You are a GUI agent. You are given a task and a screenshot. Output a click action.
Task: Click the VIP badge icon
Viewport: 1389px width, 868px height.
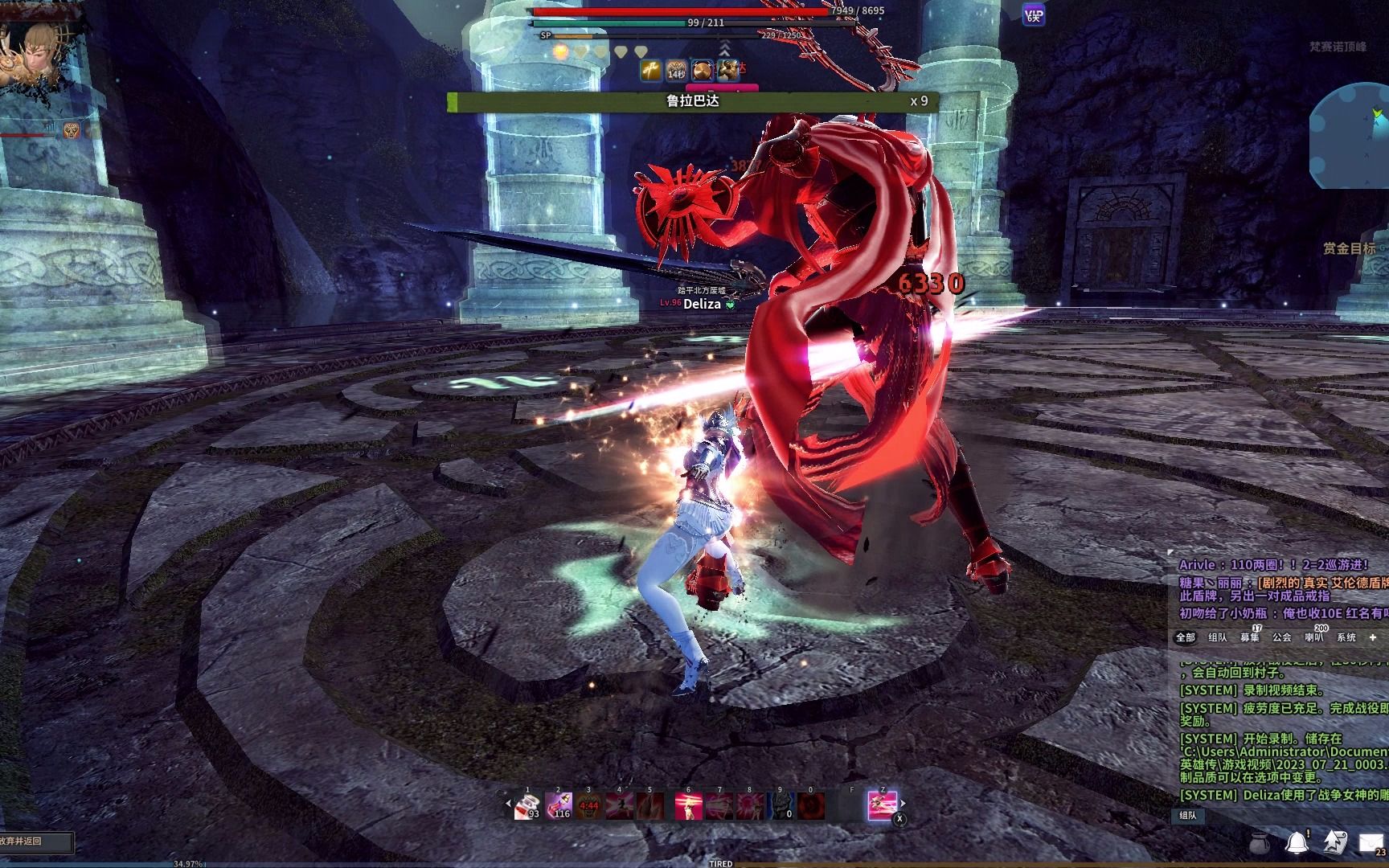click(1034, 14)
